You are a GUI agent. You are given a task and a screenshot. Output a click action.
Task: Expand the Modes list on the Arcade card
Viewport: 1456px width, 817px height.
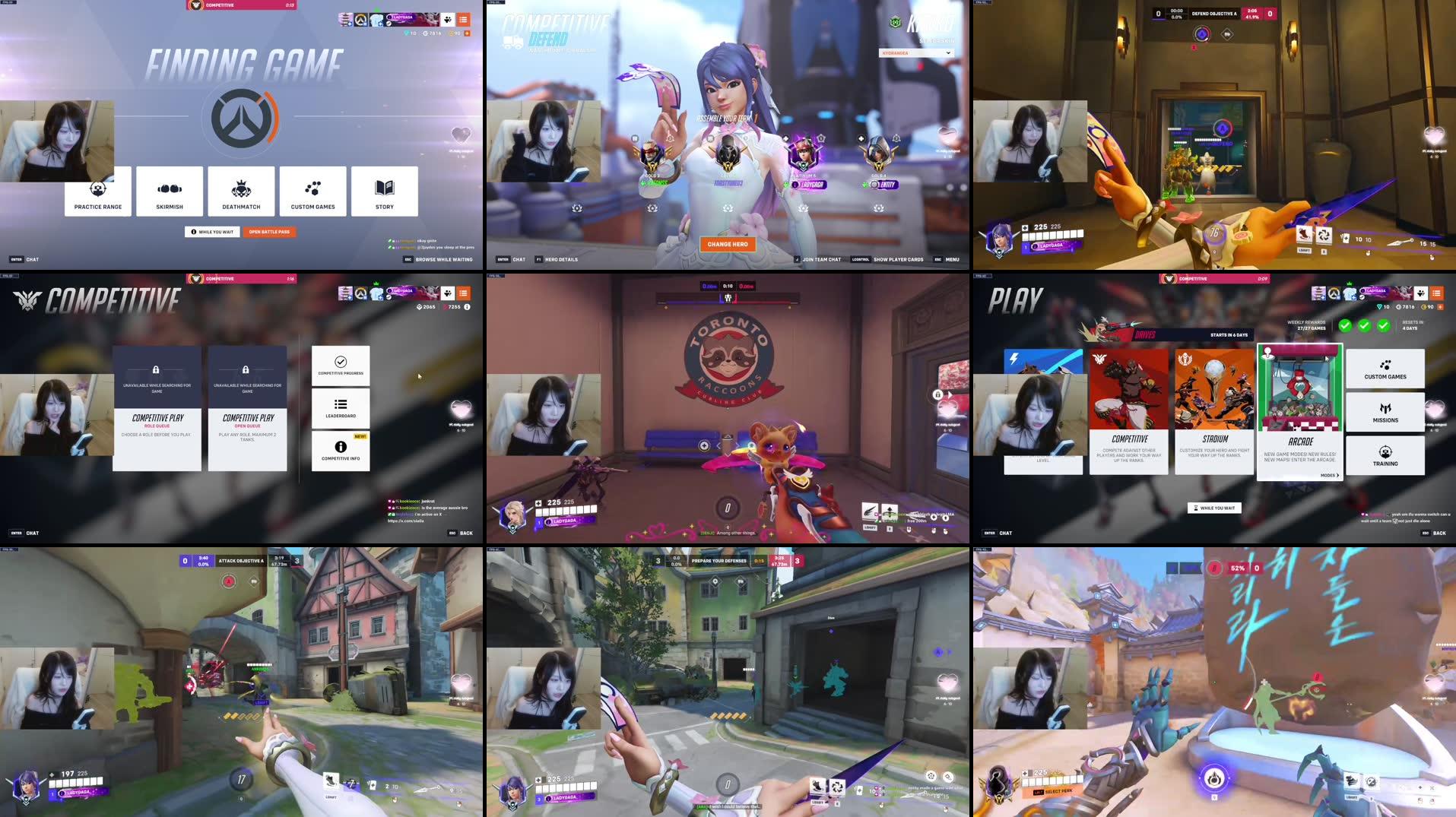(1329, 474)
